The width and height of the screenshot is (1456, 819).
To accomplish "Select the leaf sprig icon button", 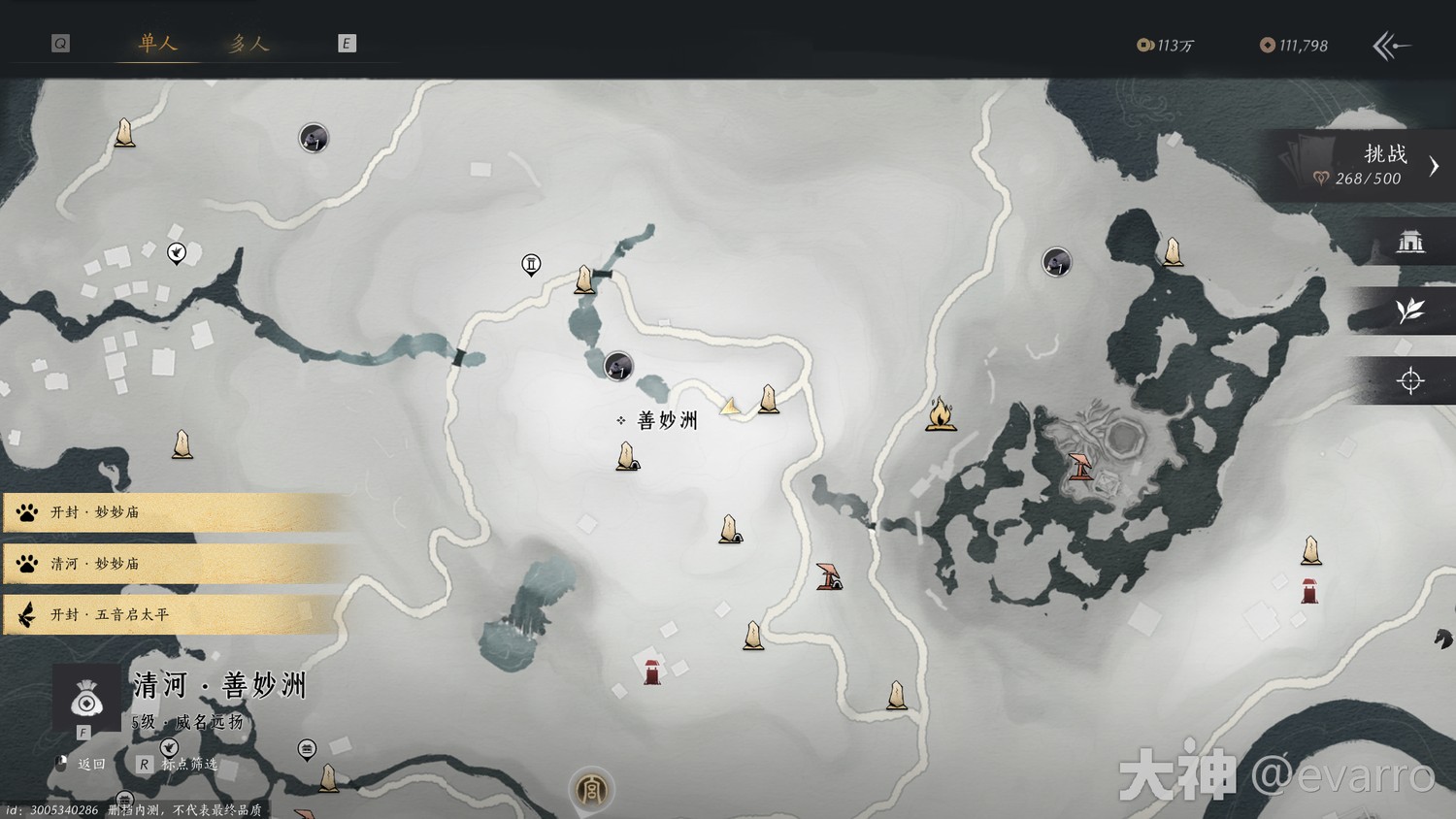I will [1409, 311].
